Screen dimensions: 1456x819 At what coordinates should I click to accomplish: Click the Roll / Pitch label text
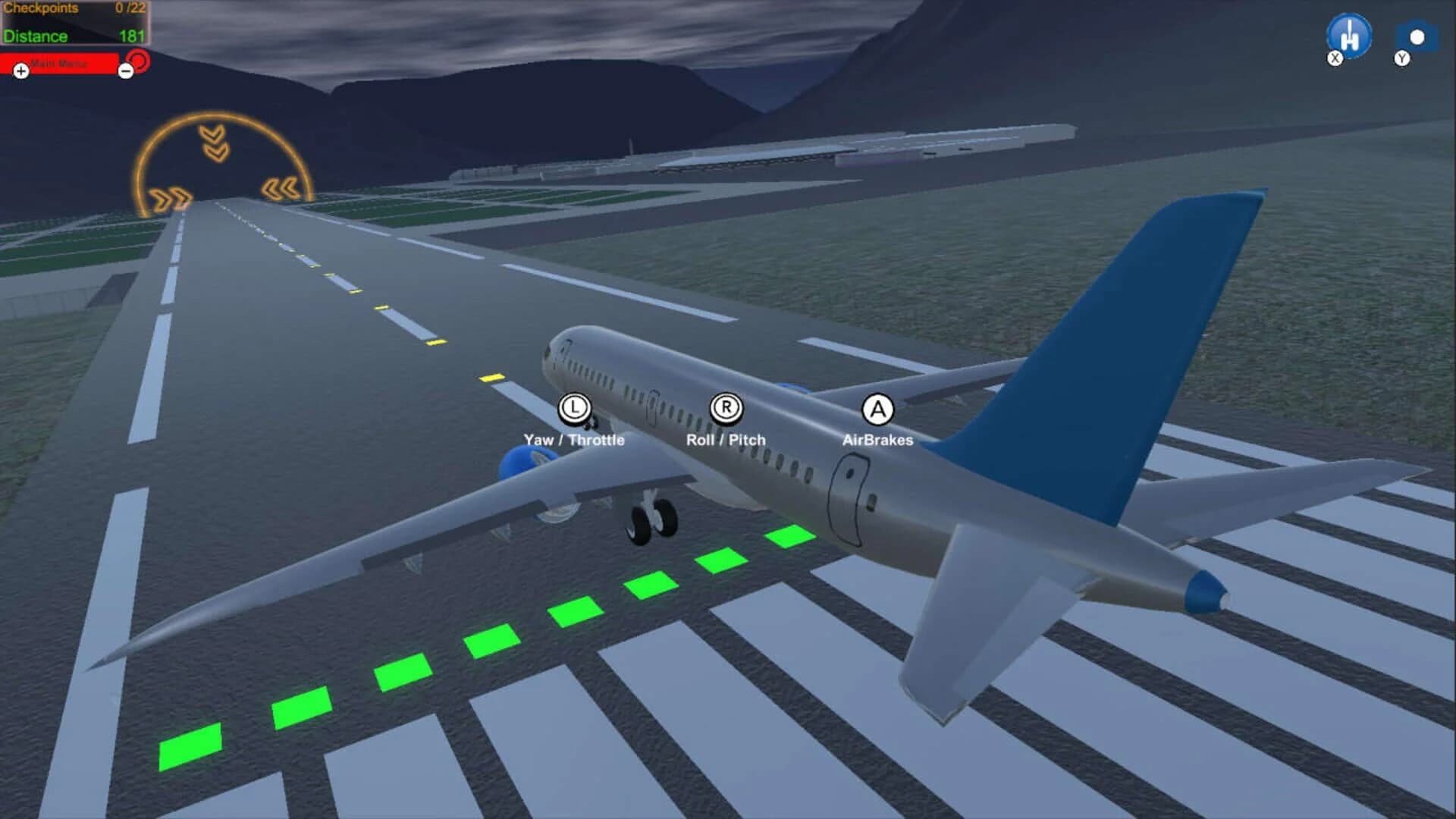click(x=726, y=438)
